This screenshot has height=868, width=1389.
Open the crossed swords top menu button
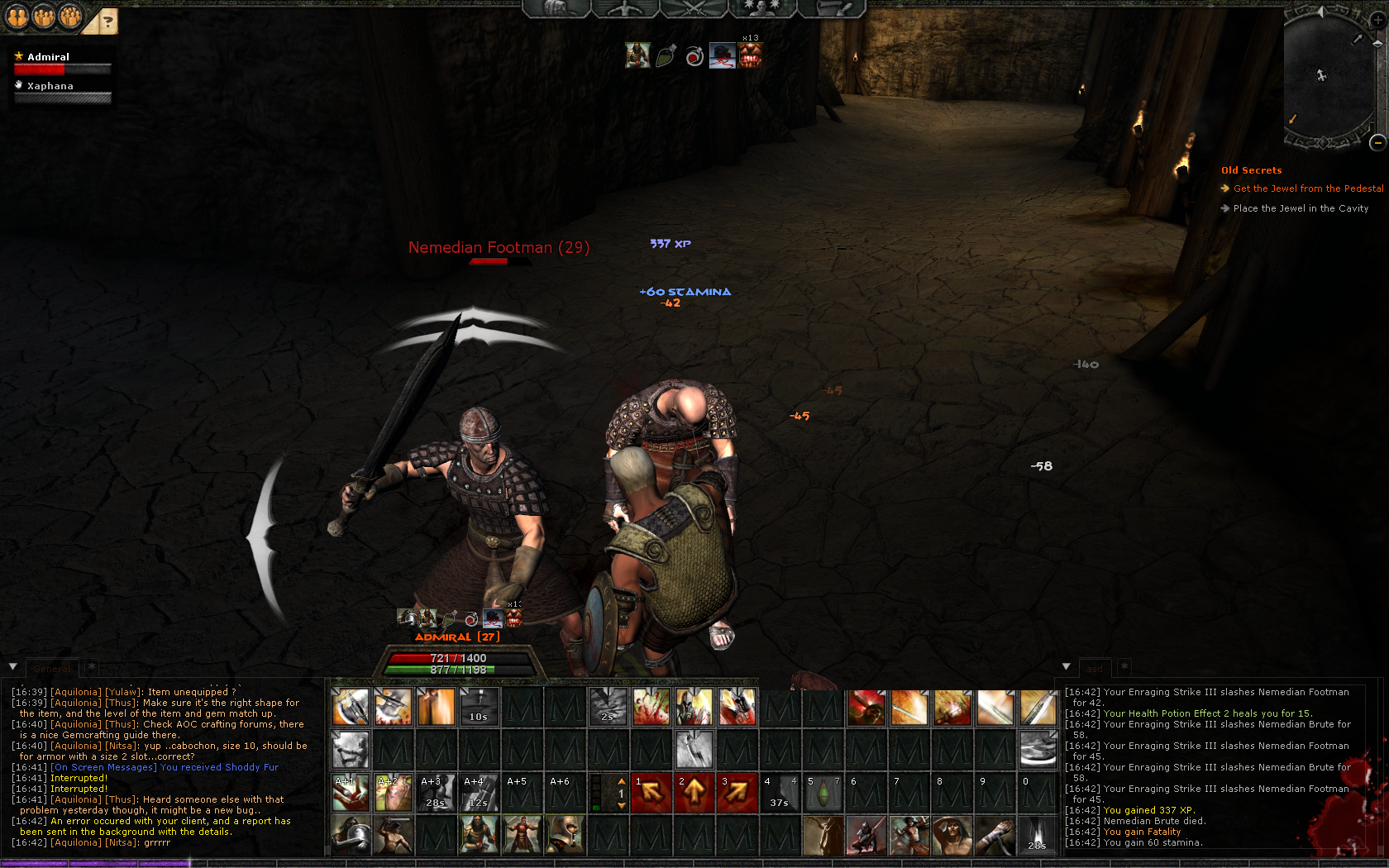tap(693, 8)
